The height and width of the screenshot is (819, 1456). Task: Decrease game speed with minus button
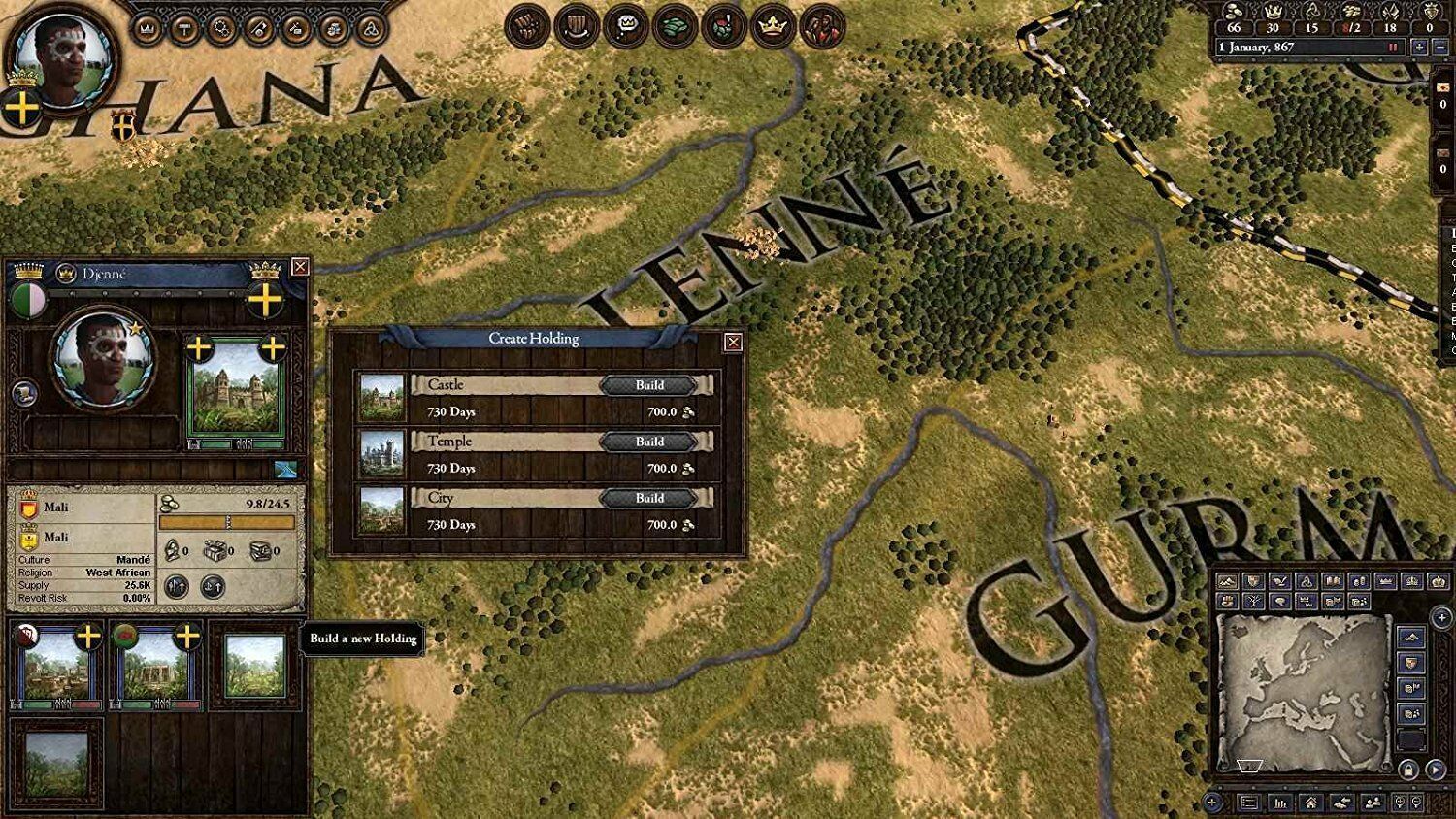1439,48
